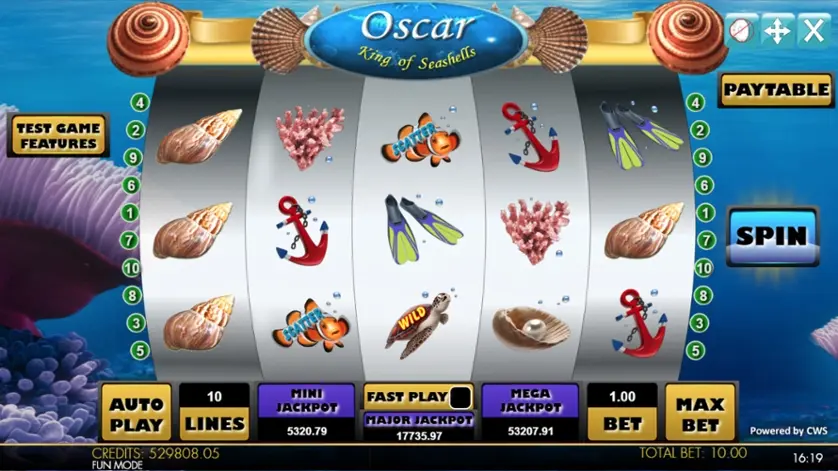Set the Max Bet
The image size is (838, 471).
pos(700,412)
